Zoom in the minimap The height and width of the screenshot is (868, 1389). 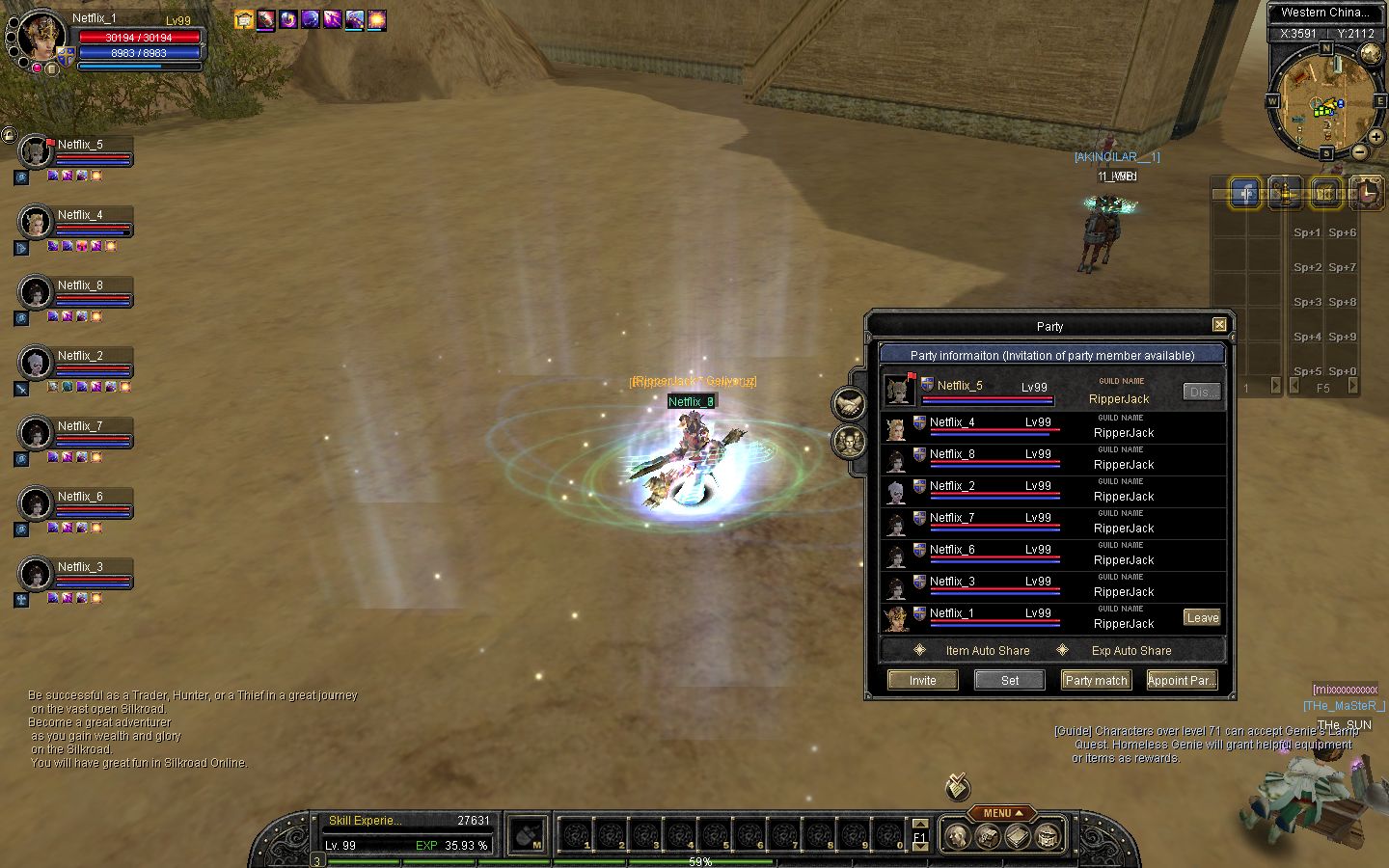[1376, 137]
